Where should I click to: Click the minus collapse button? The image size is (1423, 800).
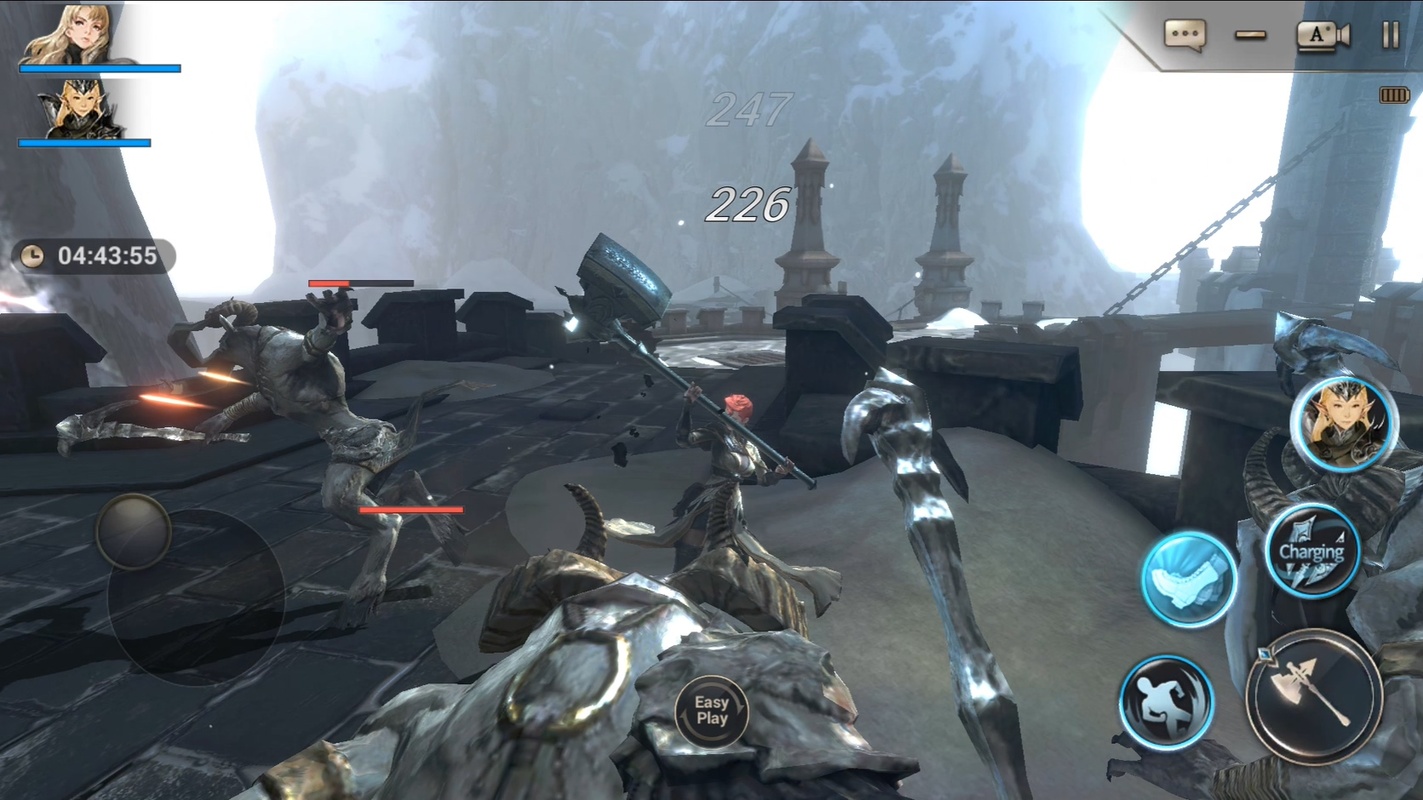pyautogui.click(x=1250, y=35)
